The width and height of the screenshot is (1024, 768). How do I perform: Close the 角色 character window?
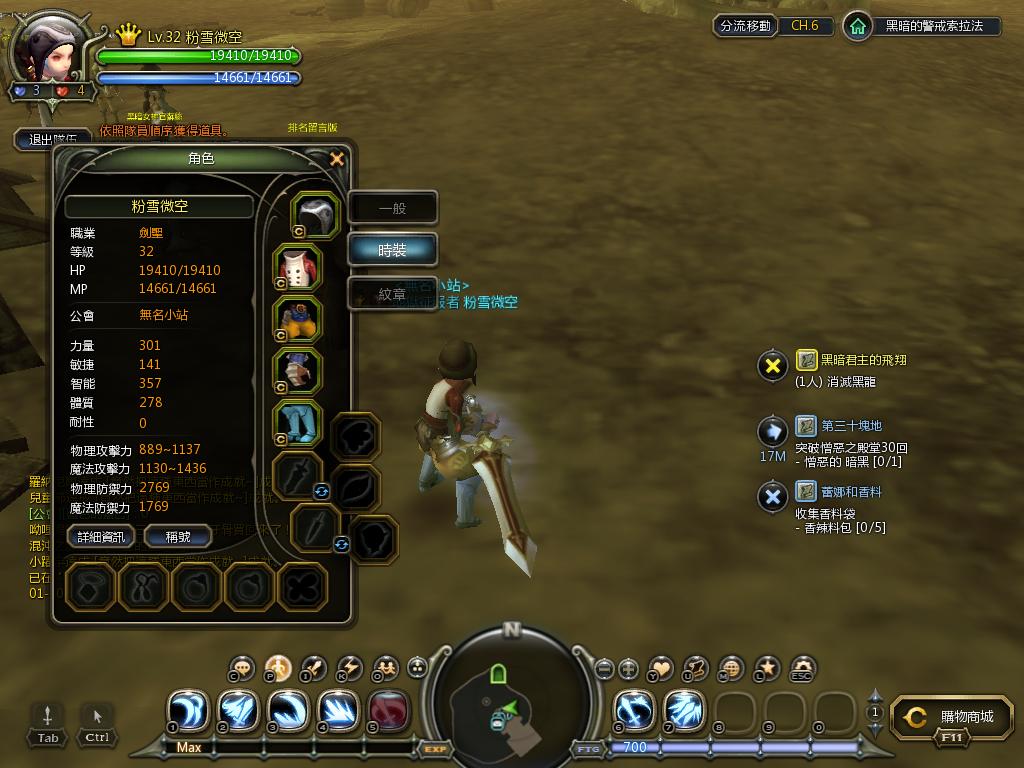(337, 159)
